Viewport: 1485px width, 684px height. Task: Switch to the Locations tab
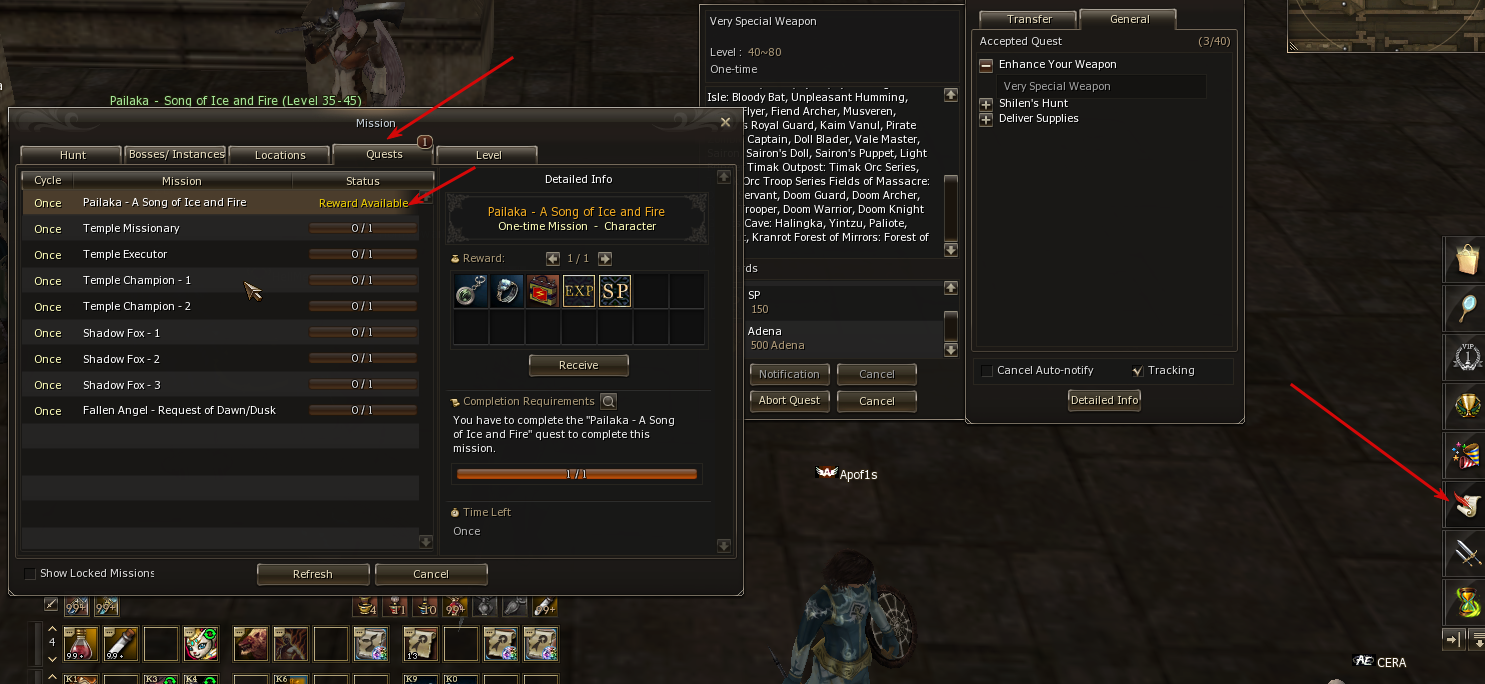click(280, 155)
